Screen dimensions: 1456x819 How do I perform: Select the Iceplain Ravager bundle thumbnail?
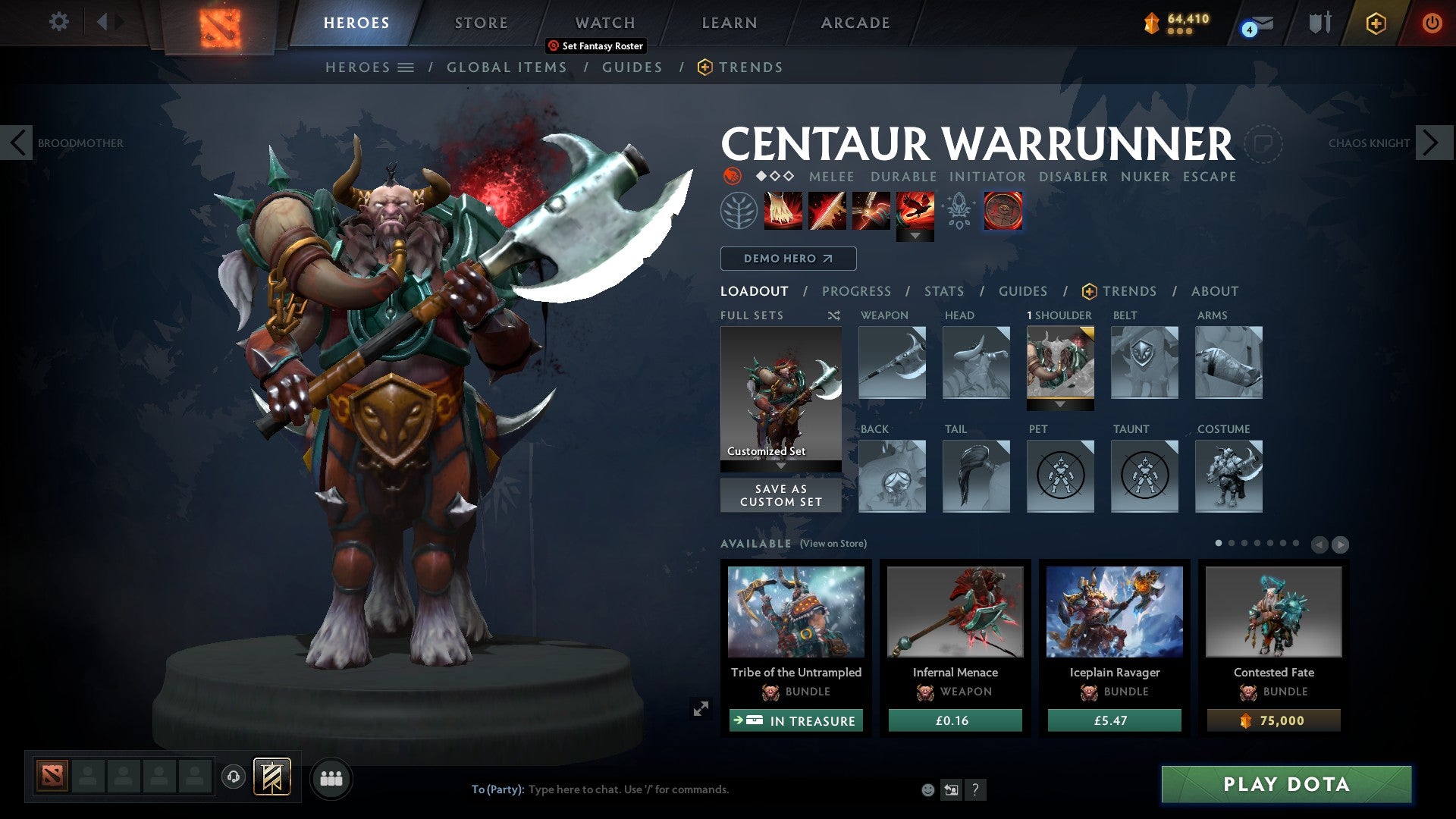coord(1113,612)
